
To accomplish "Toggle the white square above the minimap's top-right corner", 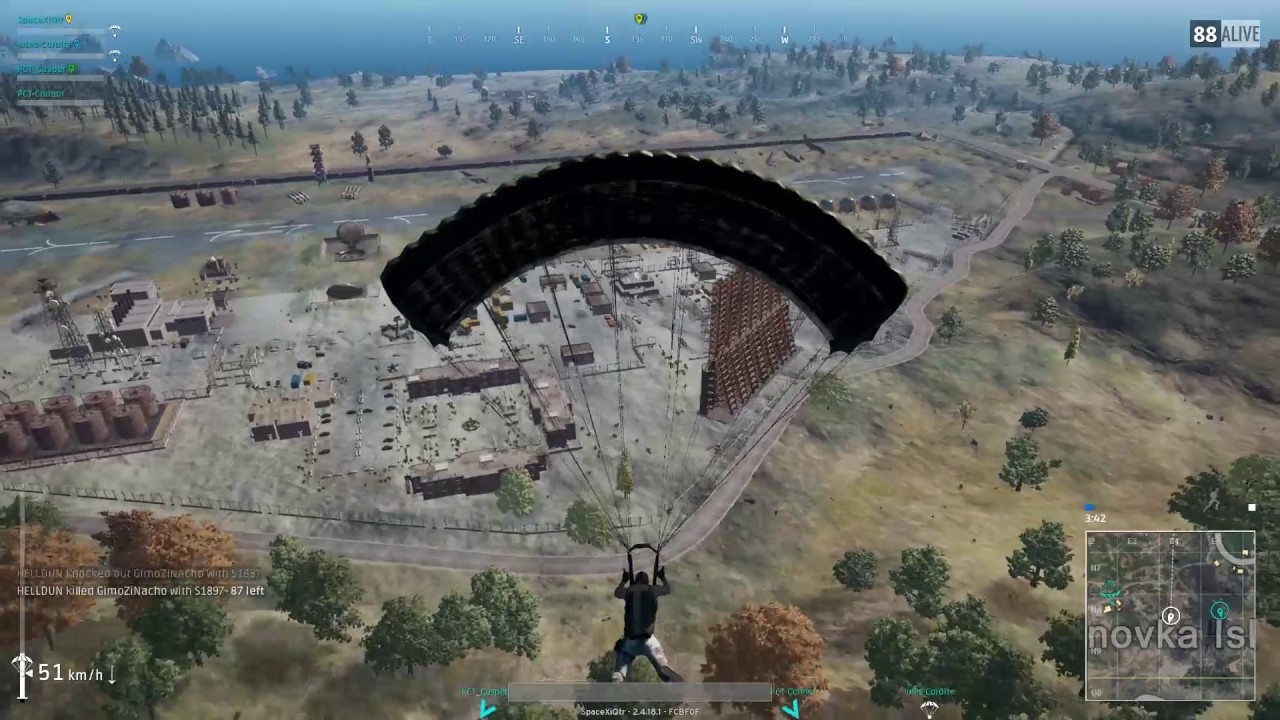I will (x=1252, y=508).
